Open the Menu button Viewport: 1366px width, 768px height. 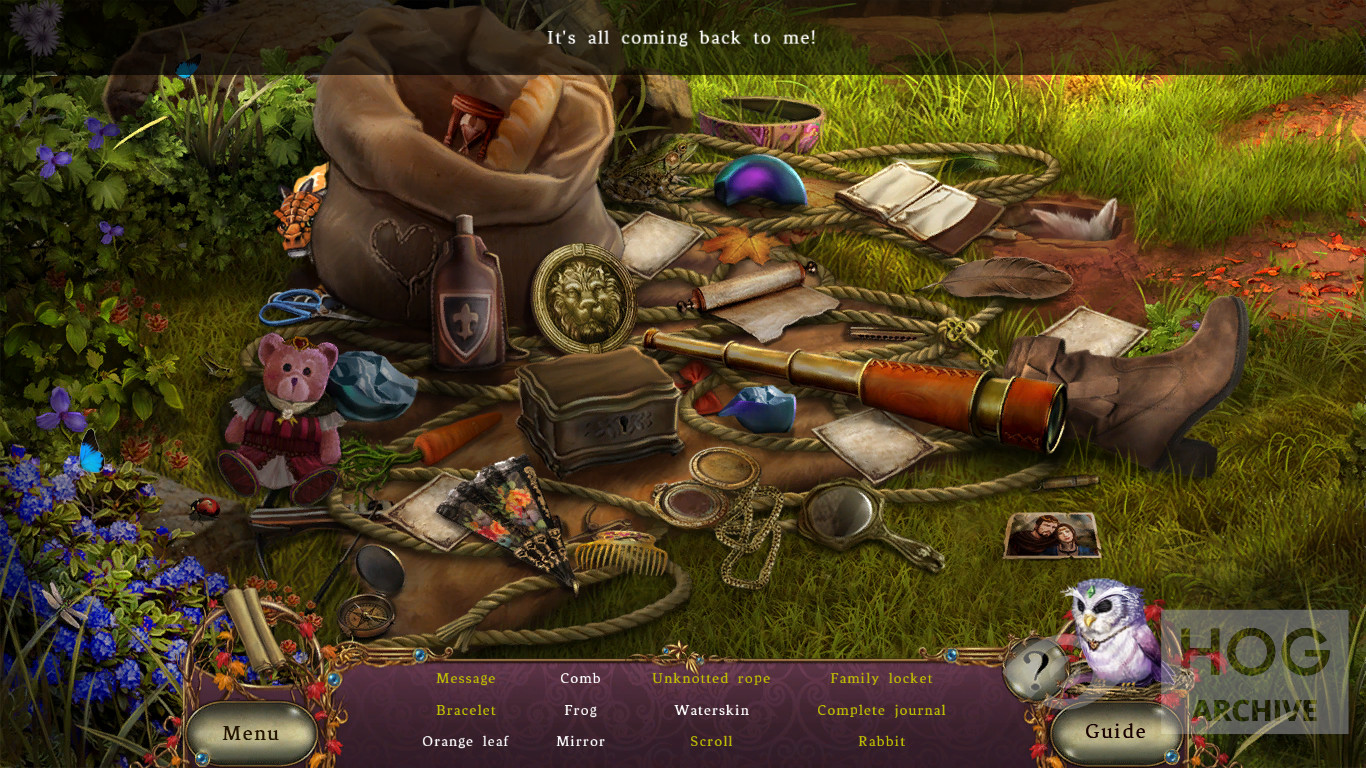coord(251,733)
